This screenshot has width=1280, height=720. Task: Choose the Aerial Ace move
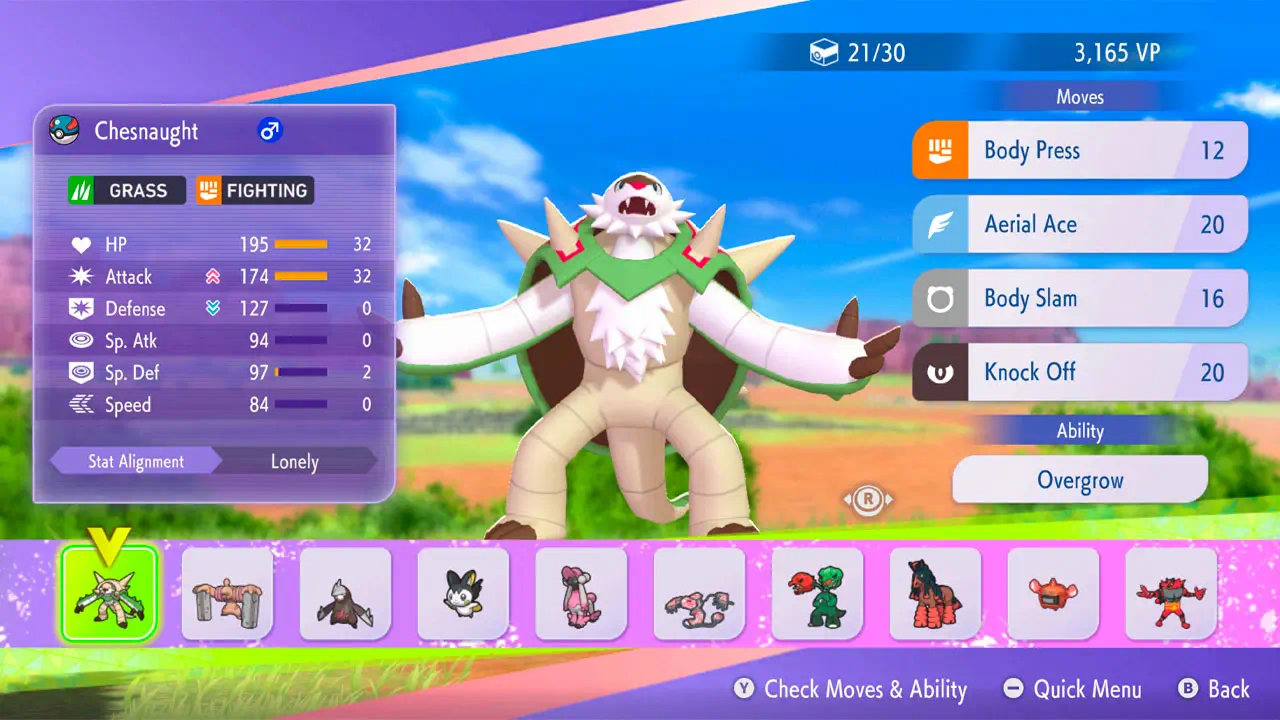[x=1080, y=224]
